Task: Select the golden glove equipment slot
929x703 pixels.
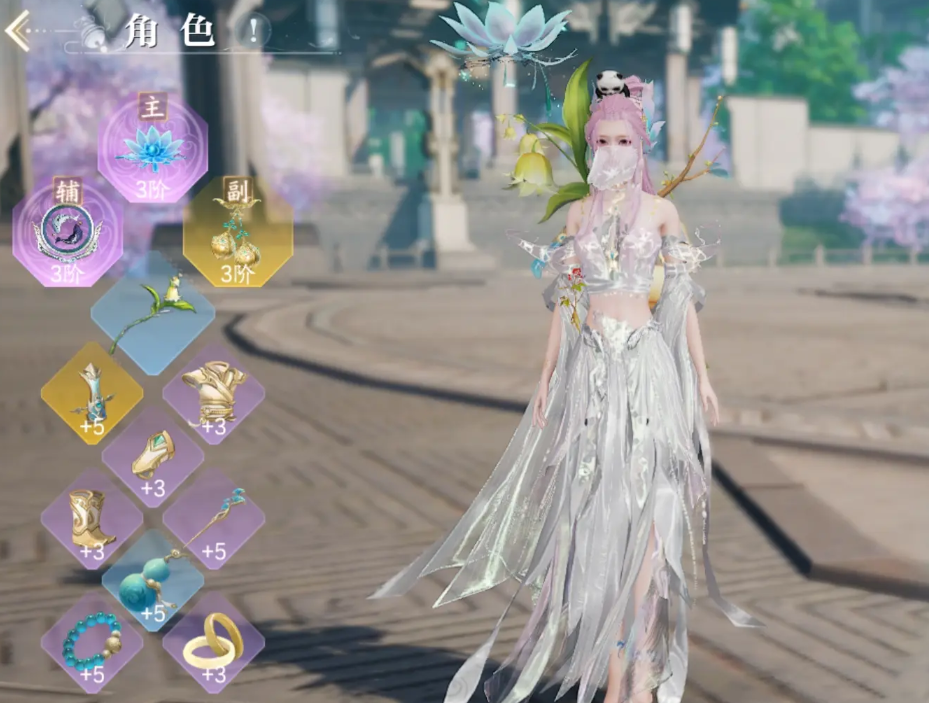Action: click(x=152, y=455)
